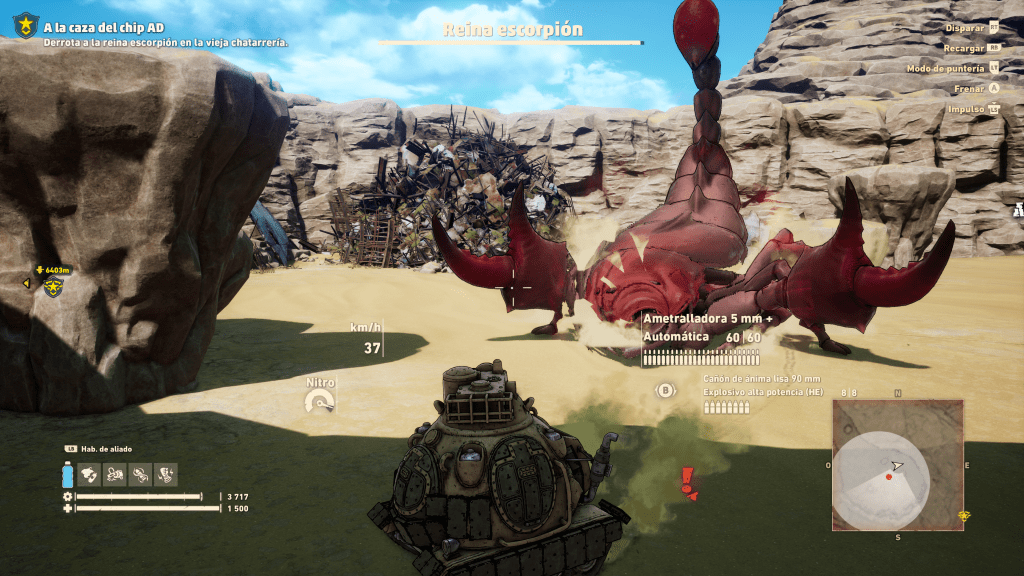Use the ally skill with lightning bolts

pos(166,473)
